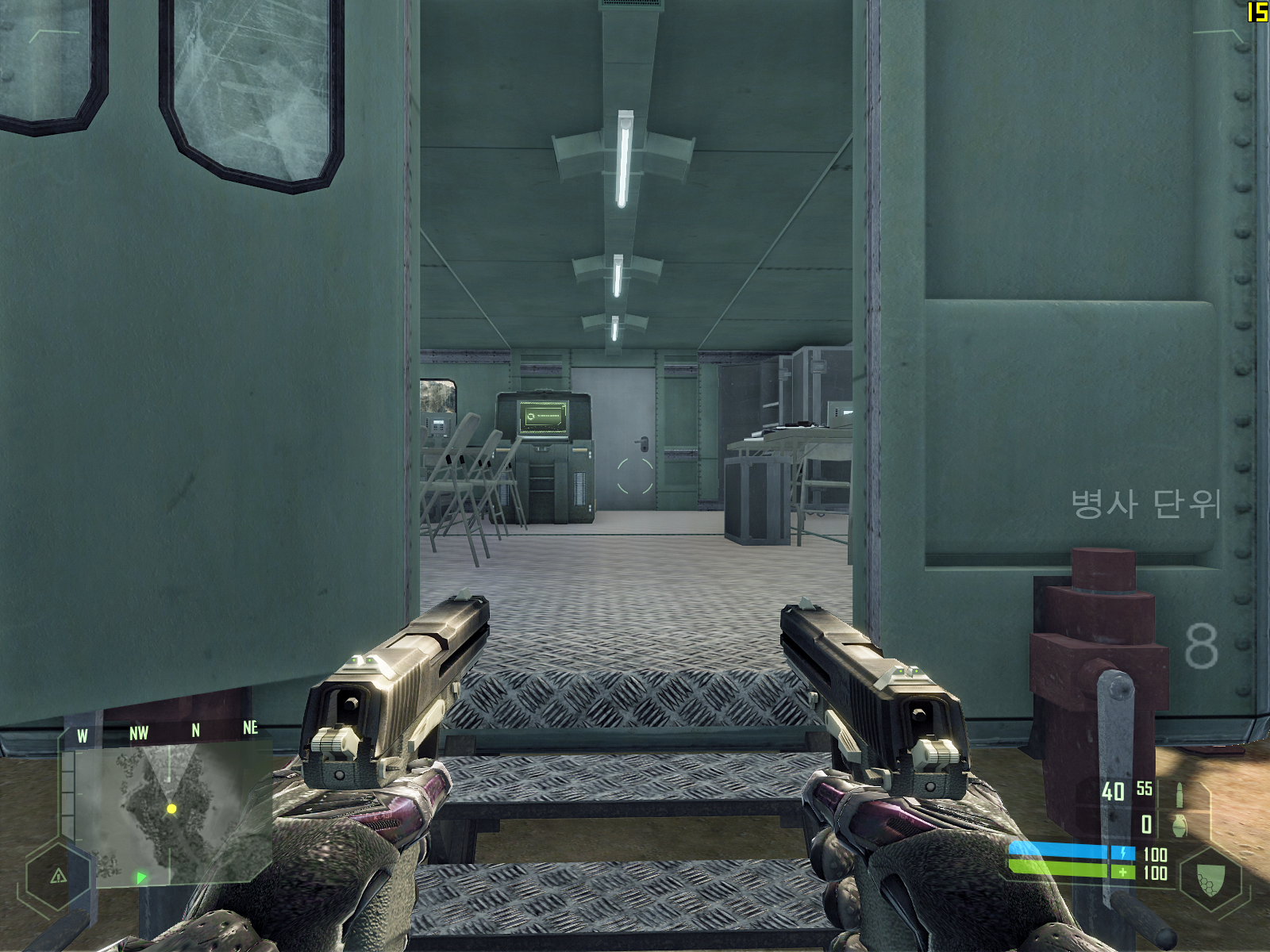
Task: Toggle the yellow objective marker on the minimap
Action: pos(171,809)
